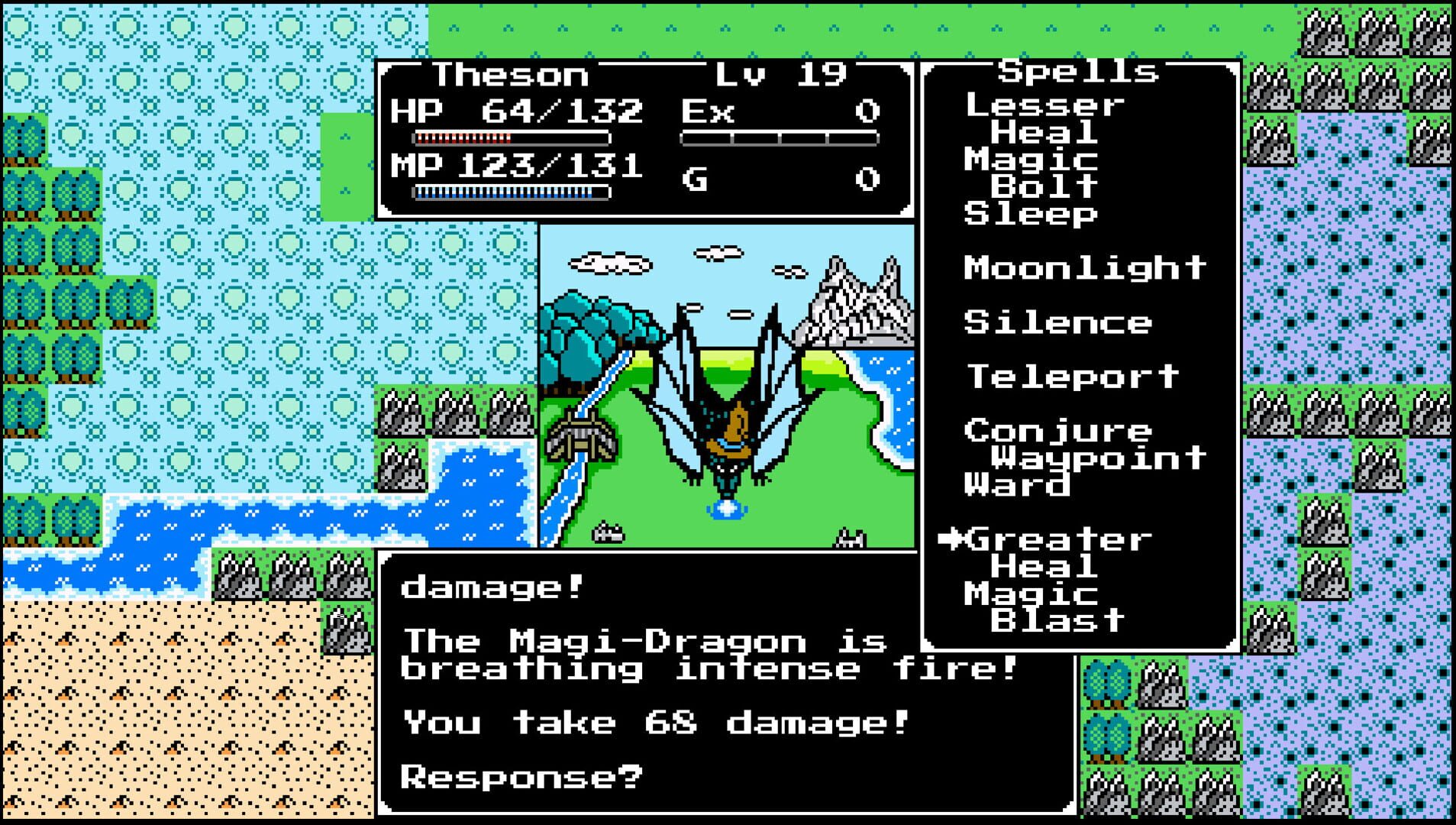
Task: Click the small rock sprite below the dragon
Action: coord(607,535)
